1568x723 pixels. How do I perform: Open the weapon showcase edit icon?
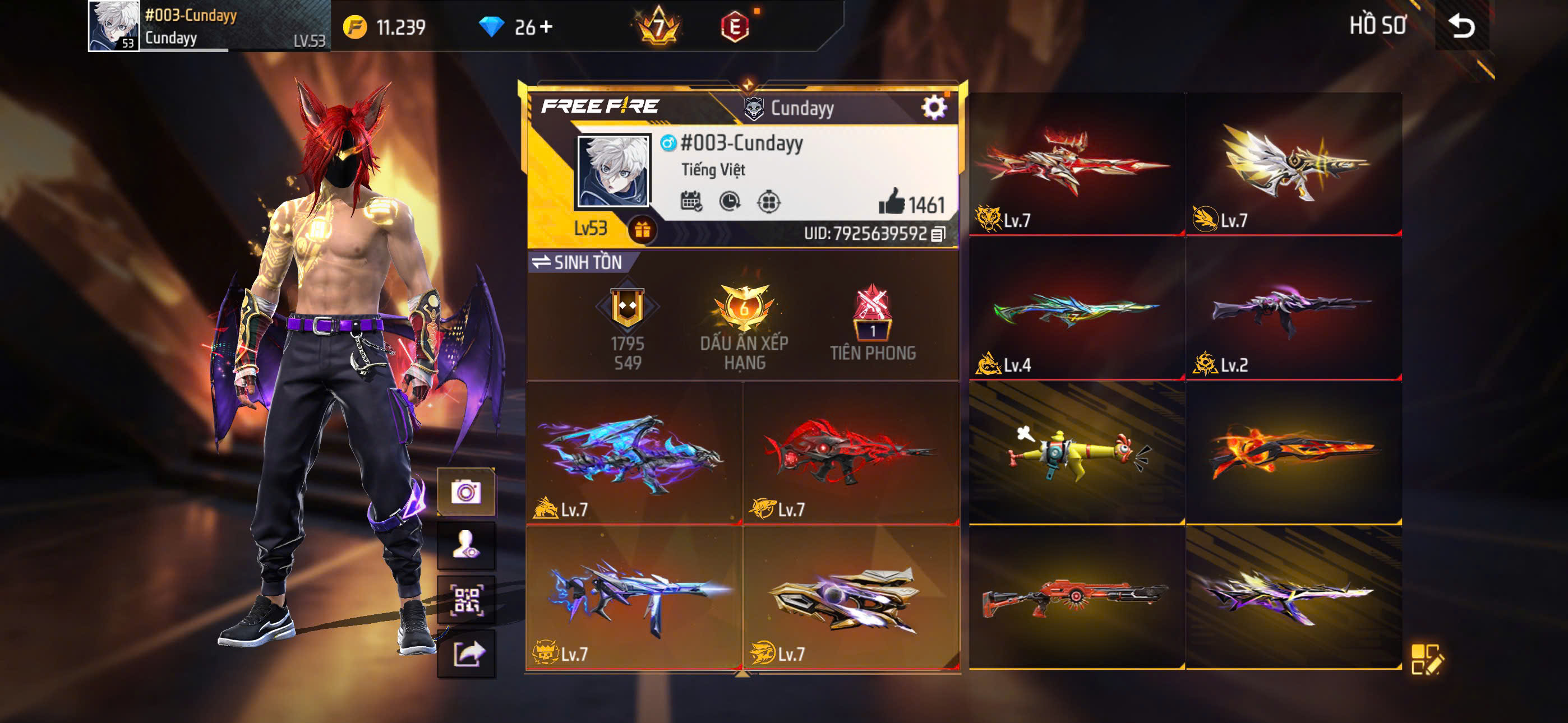tap(1426, 659)
